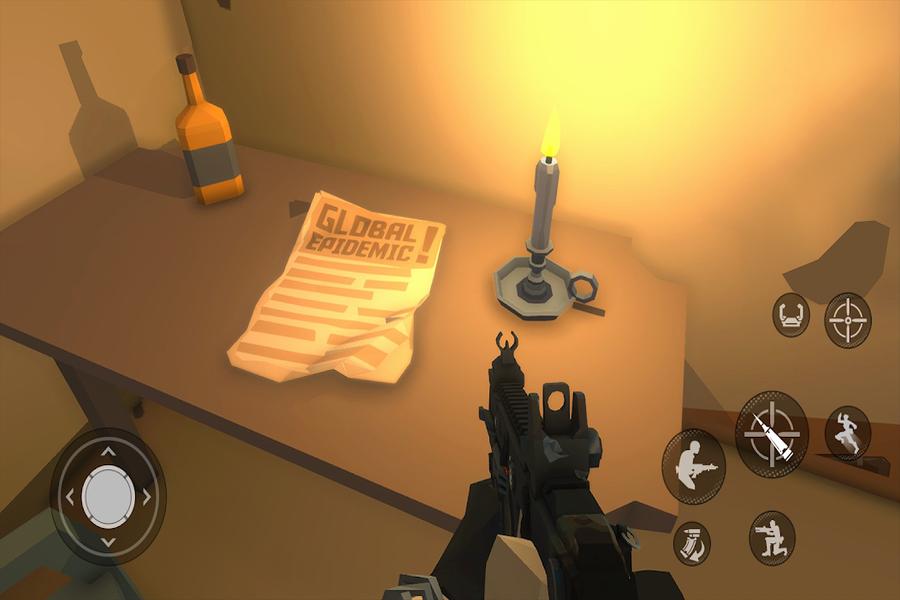This screenshot has width=900, height=600.
Task: Tap the jumping figure button
Action: pyautogui.click(x=847, y=433)
